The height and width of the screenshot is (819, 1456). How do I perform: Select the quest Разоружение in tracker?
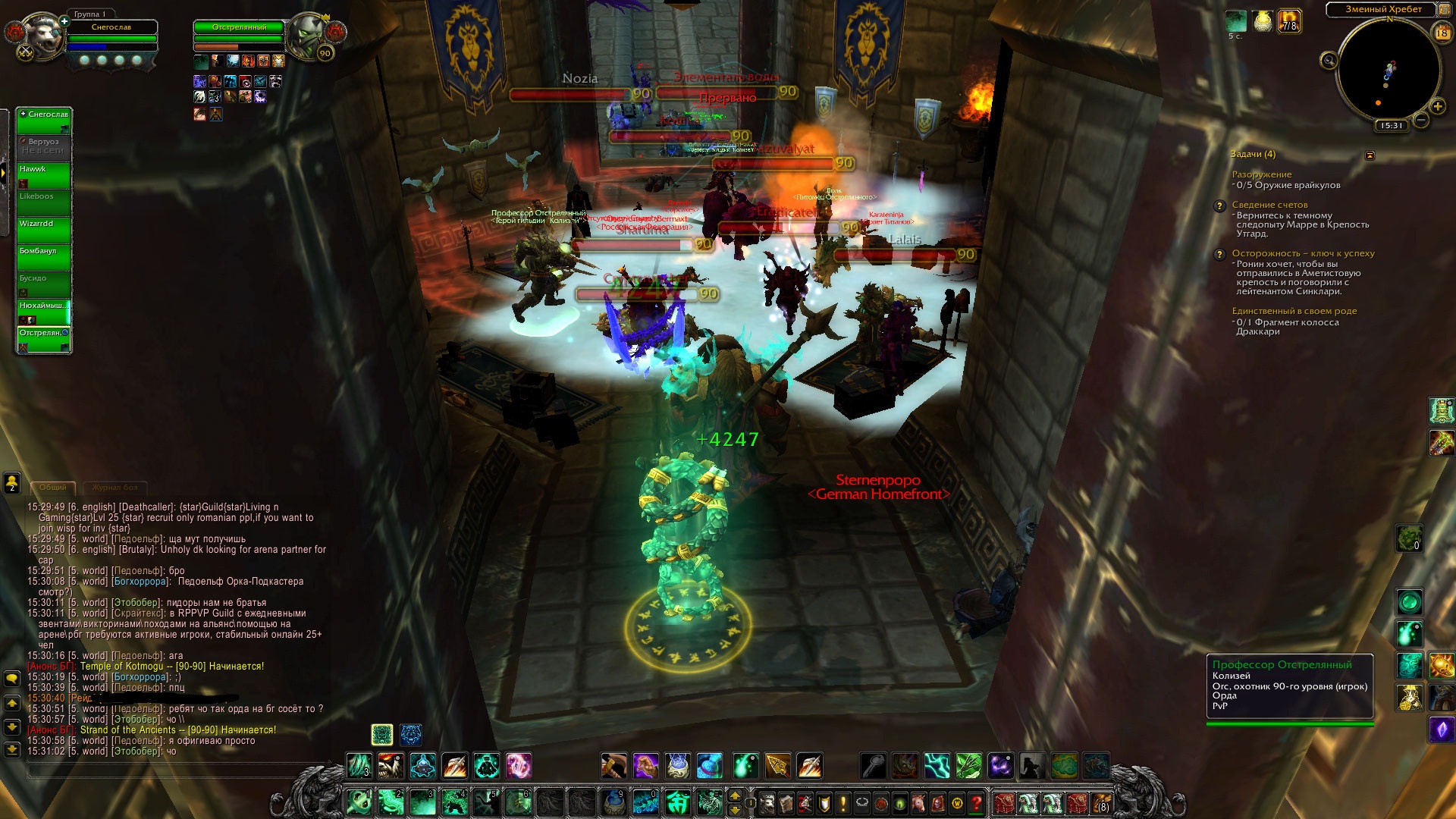(1261, 174)
